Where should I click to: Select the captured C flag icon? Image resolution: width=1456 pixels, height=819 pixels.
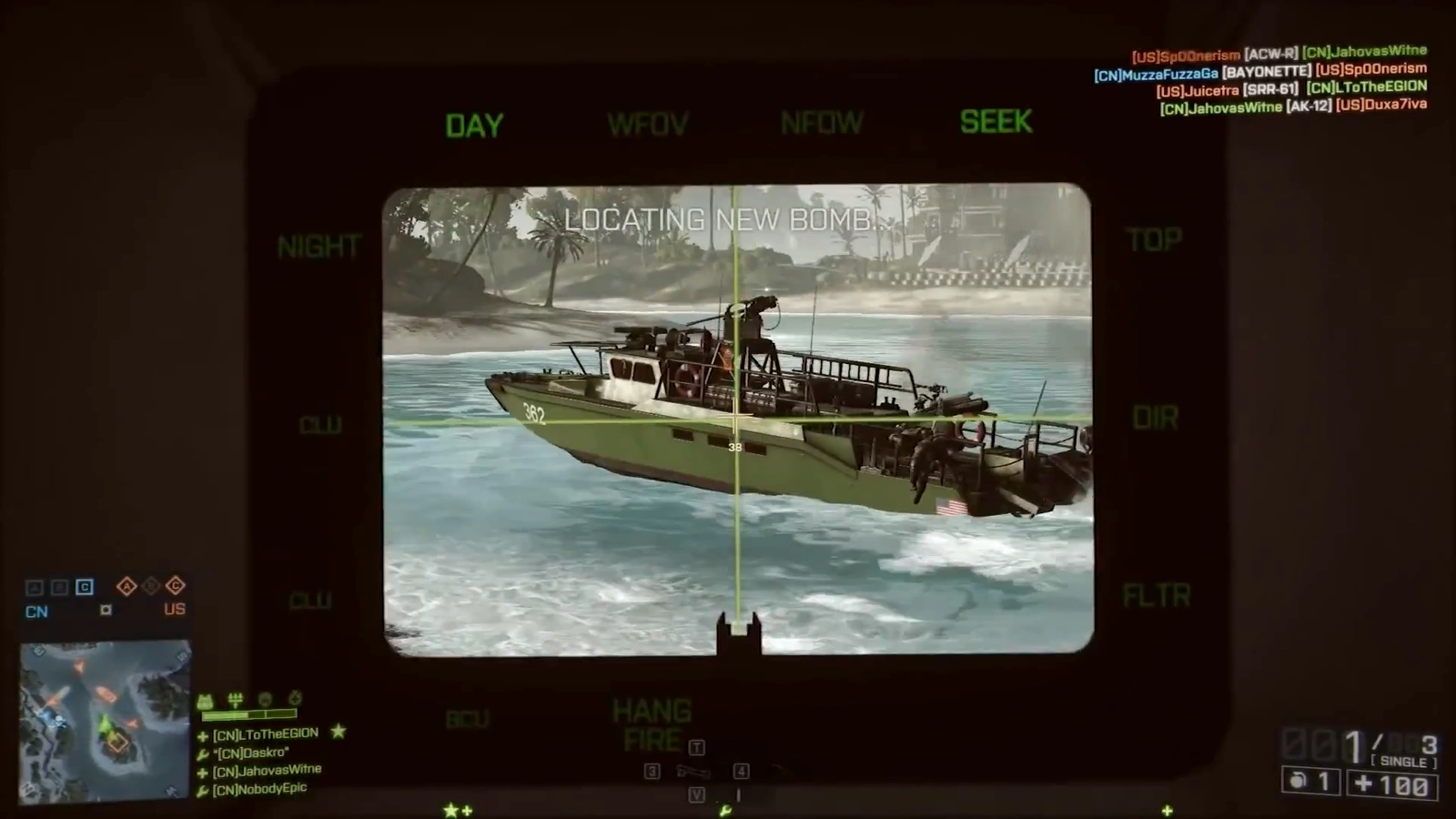click(x=85, y=588)
